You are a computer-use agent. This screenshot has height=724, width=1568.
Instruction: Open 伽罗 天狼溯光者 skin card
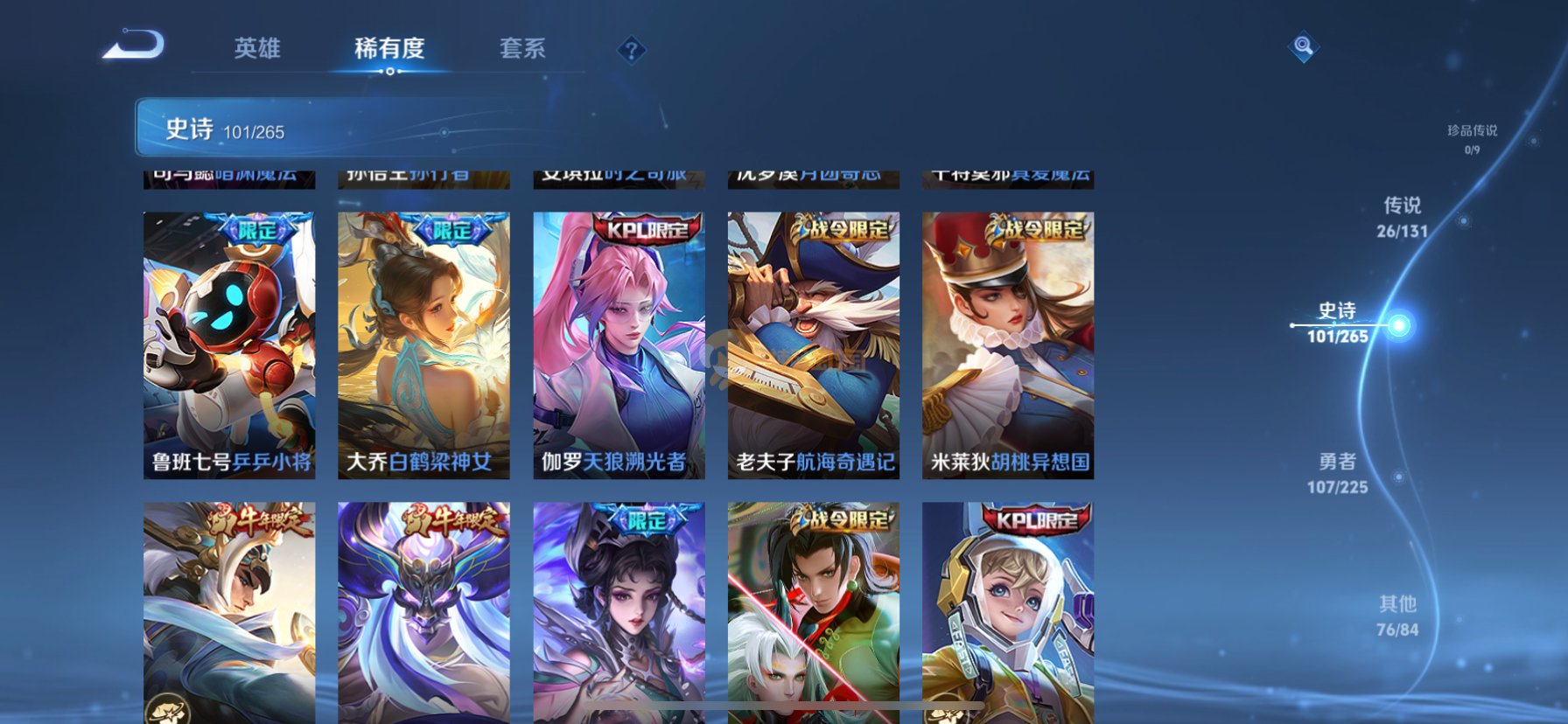[619, 345]
